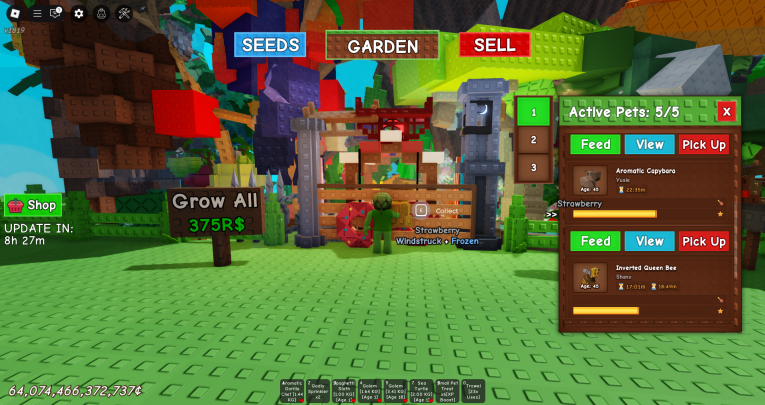The image size is (765, 405).
Task: Open the backpack inventory icon
Action: coord(101,13)
